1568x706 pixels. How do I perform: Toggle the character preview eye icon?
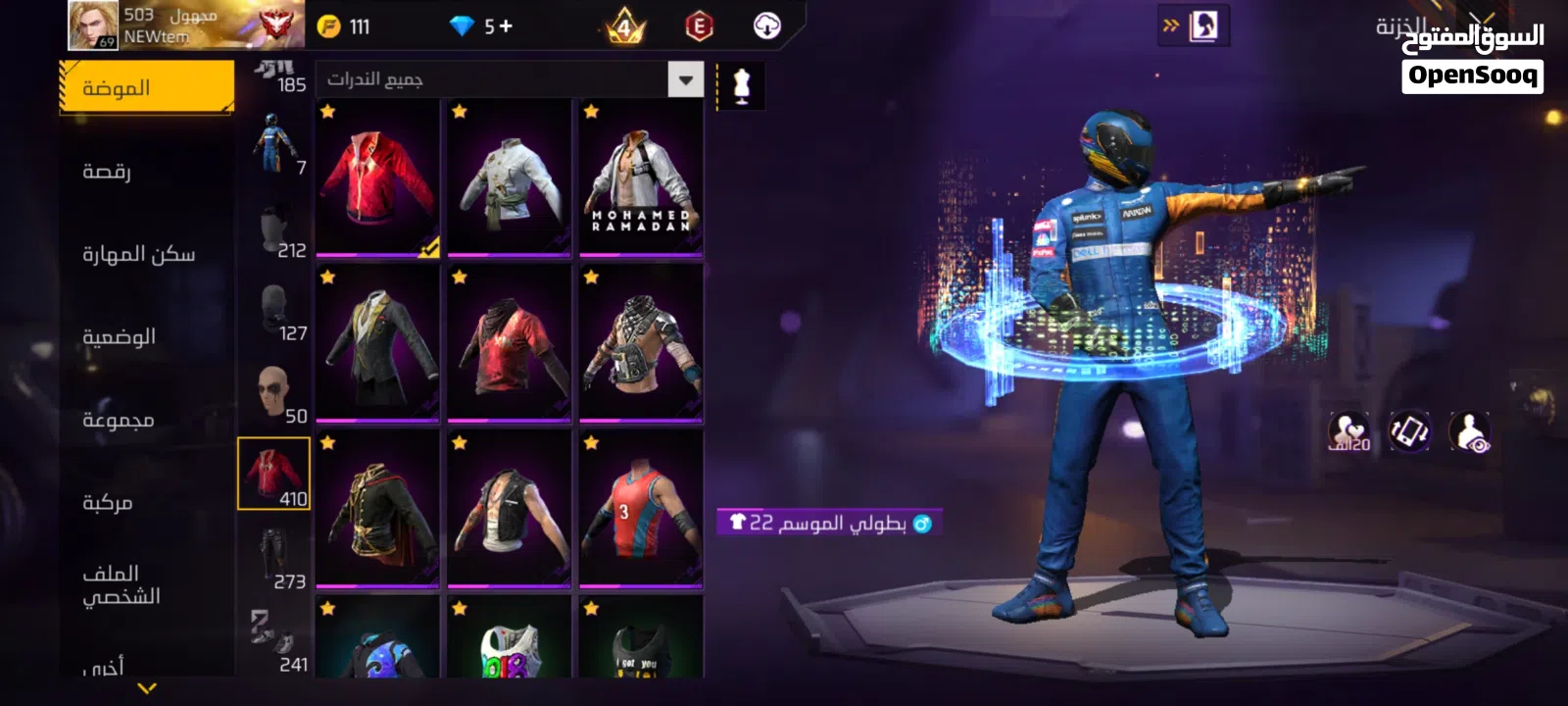pos(1470,432)
